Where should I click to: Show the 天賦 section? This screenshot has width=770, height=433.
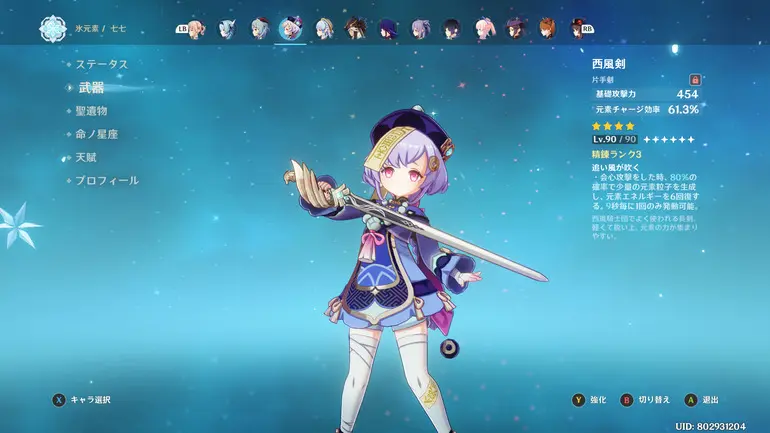85,157
